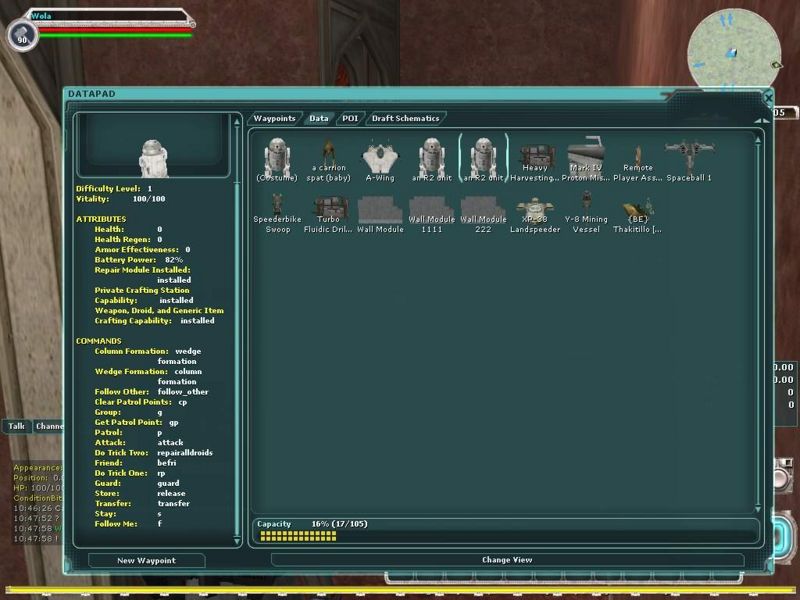Image resolution: width=800 pixels, height=600 pixels.
Task: Select the Talk chat tab
Action: (17, 426)
